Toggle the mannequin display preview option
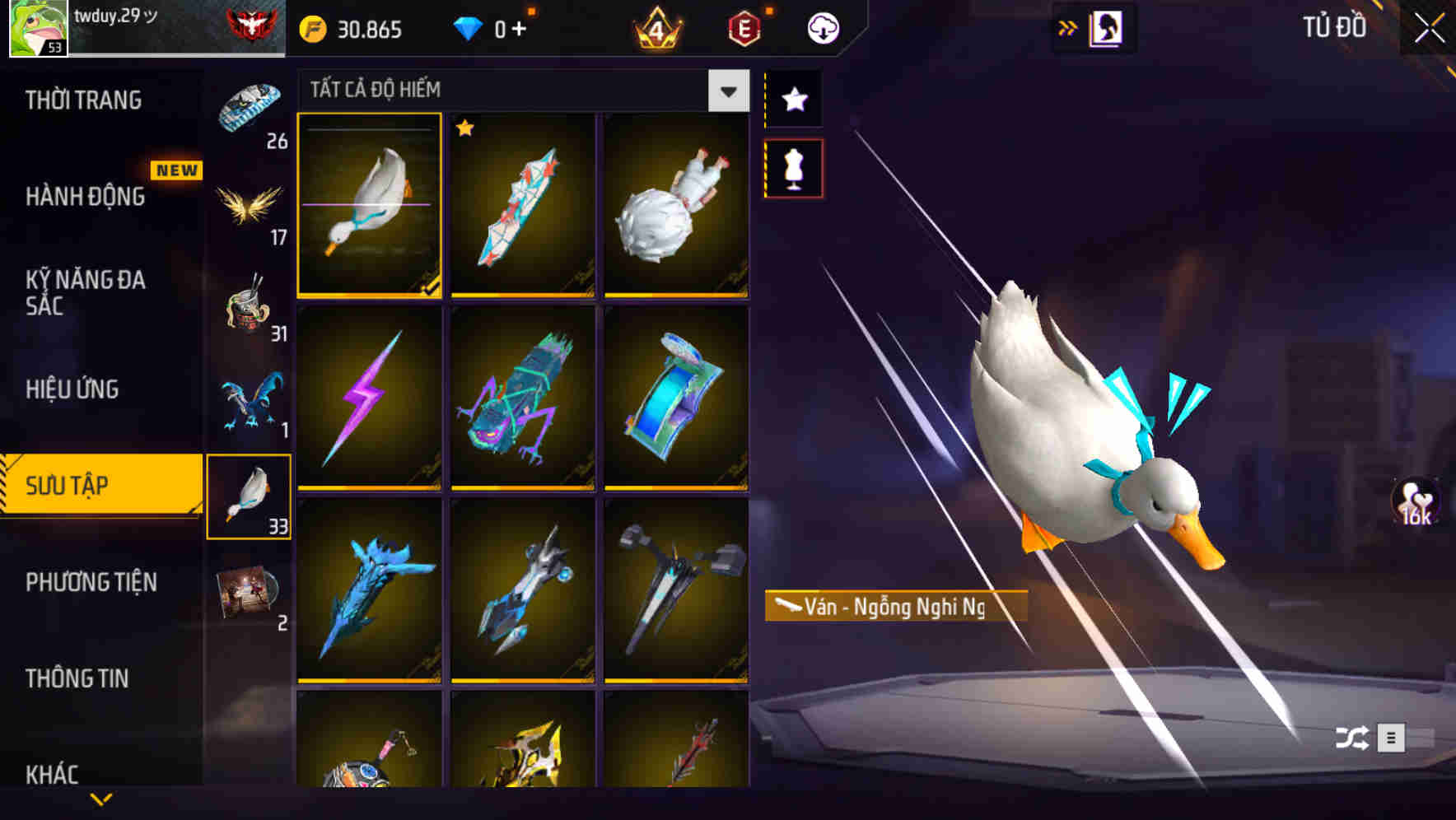1456x820 pixels. tap(793, 167)
